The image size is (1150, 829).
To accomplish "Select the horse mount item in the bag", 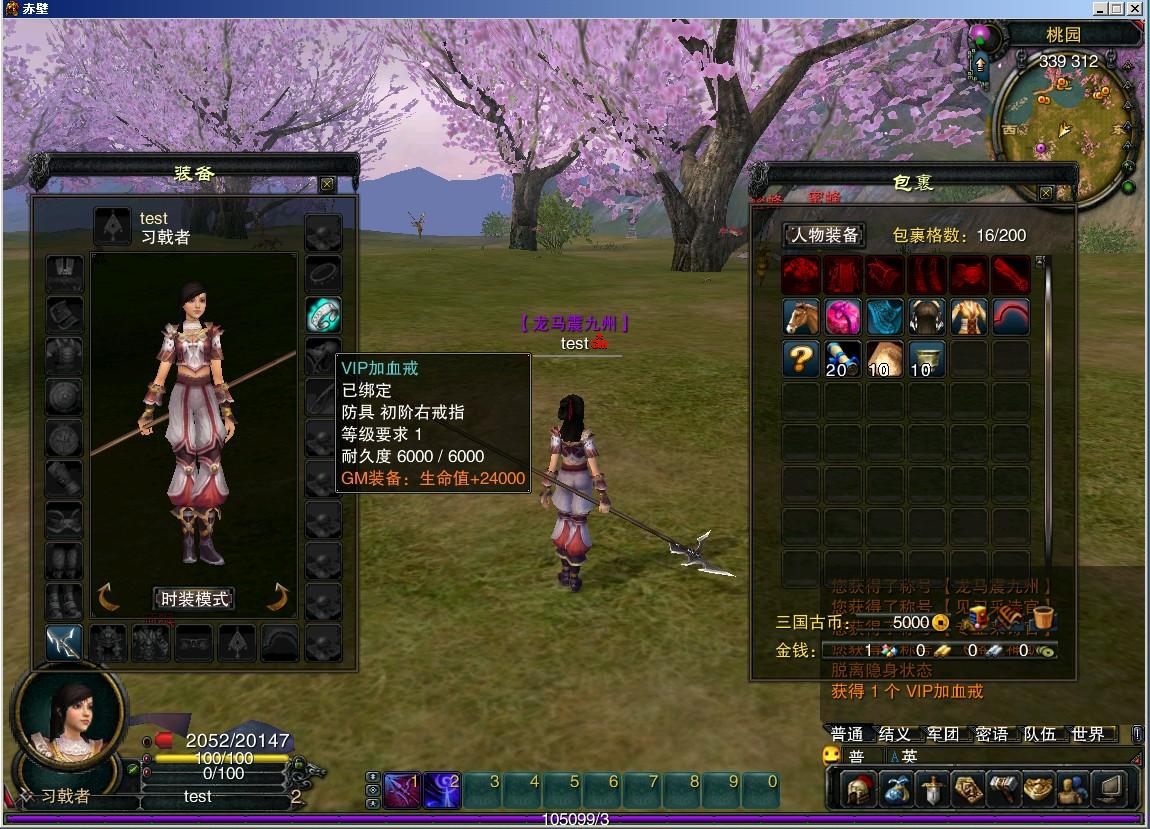I will pos(800,316).
